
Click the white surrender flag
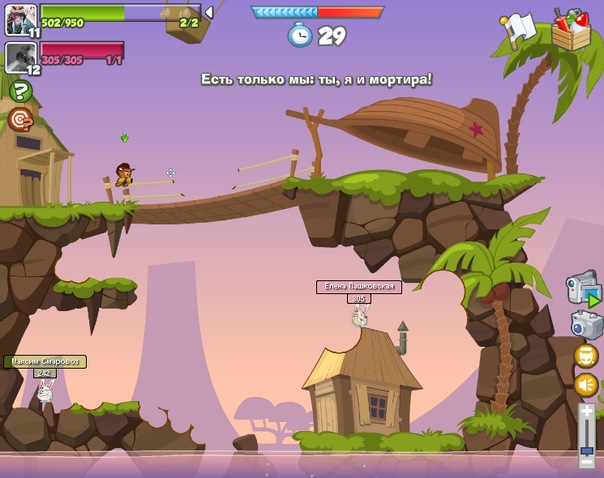click(x=519, y=29)
